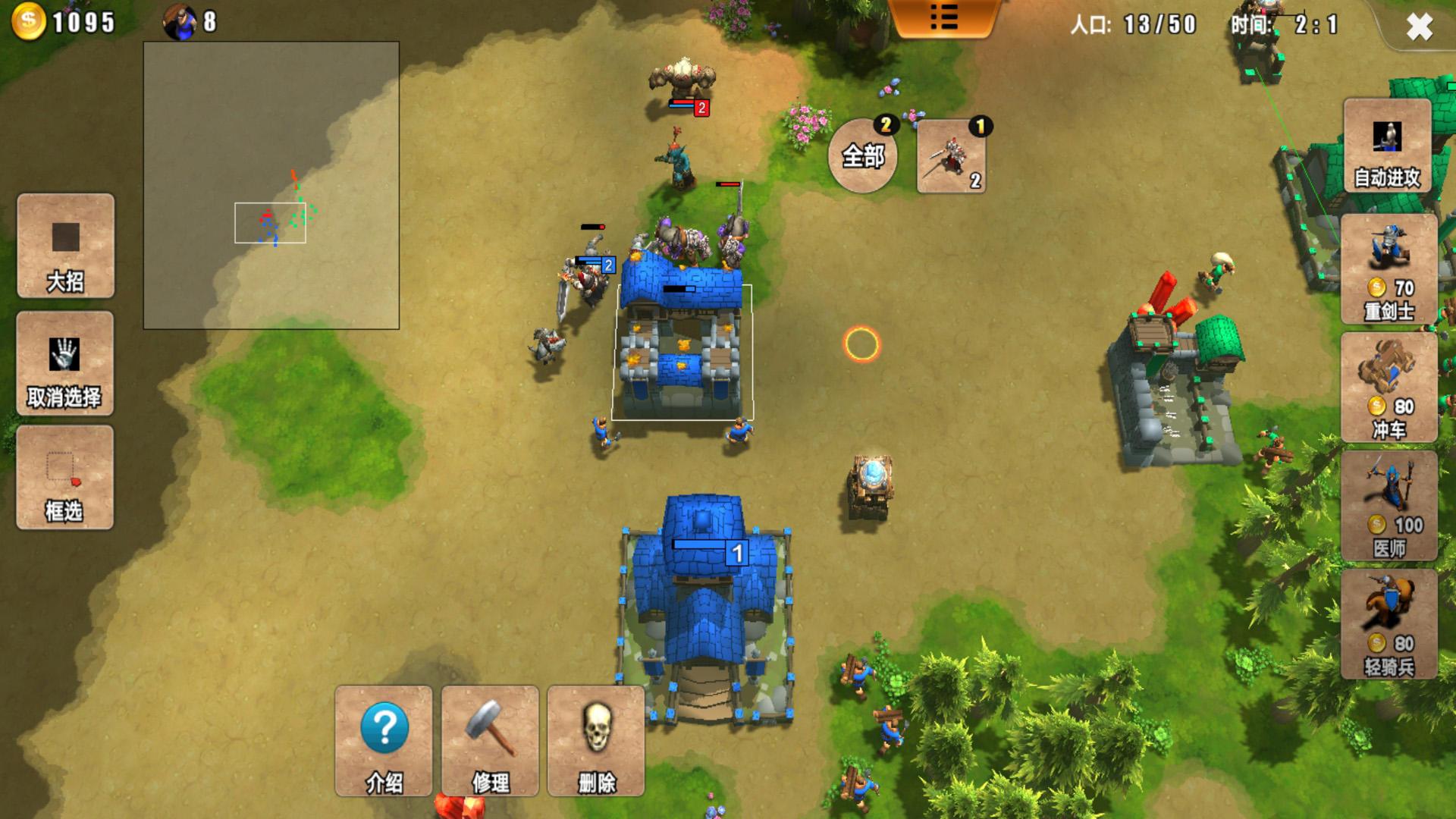Train a 重剑士 for 70 gold
1456x819 pixels.
coord(1389,268)
